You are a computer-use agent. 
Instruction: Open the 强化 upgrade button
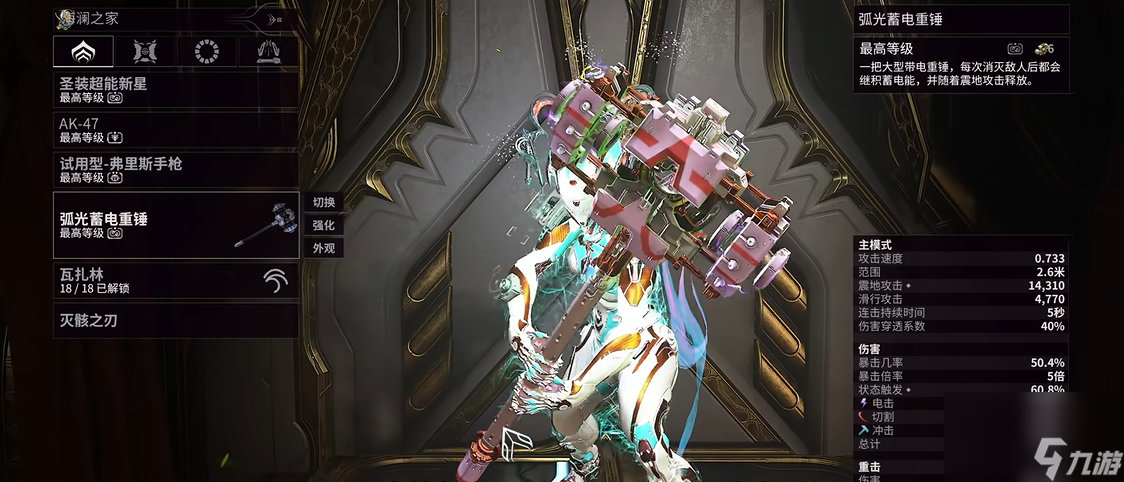pyautogui.click(x=323, y=225)
